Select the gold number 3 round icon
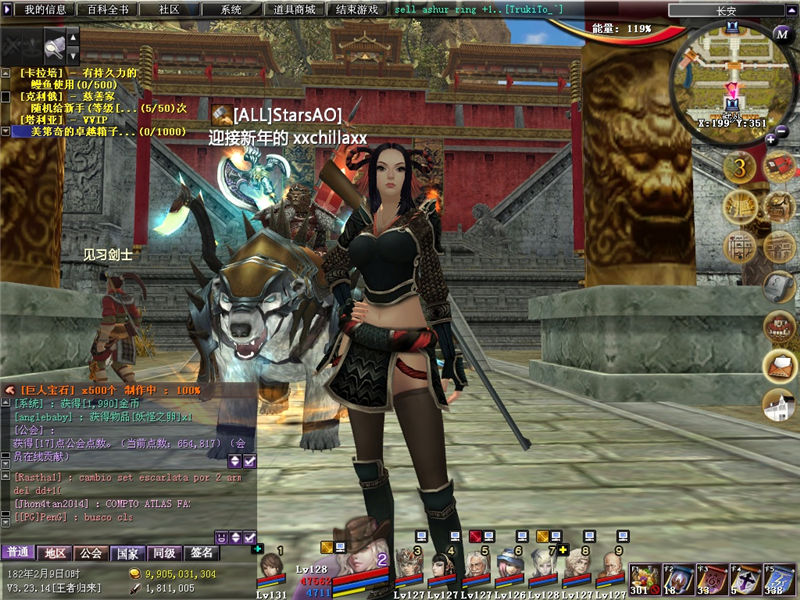 (740, 167)
